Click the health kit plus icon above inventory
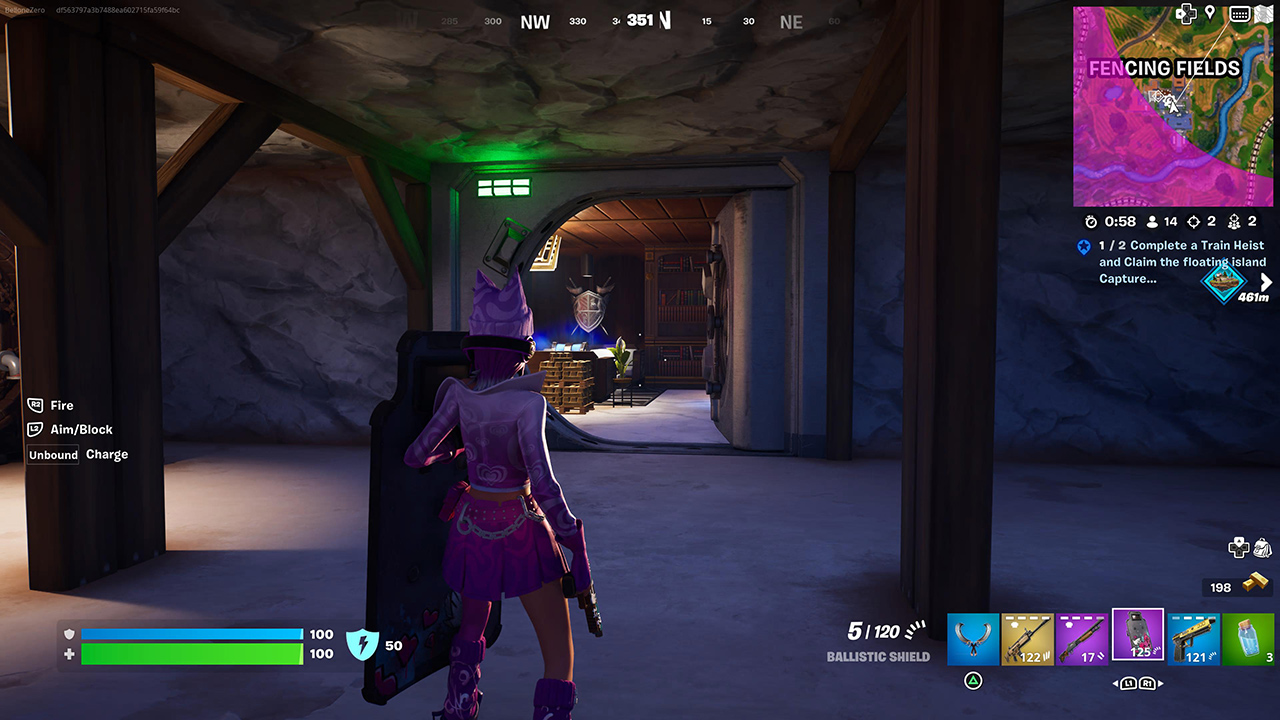The image size is (1280, 720). [x=1237, y=547]
